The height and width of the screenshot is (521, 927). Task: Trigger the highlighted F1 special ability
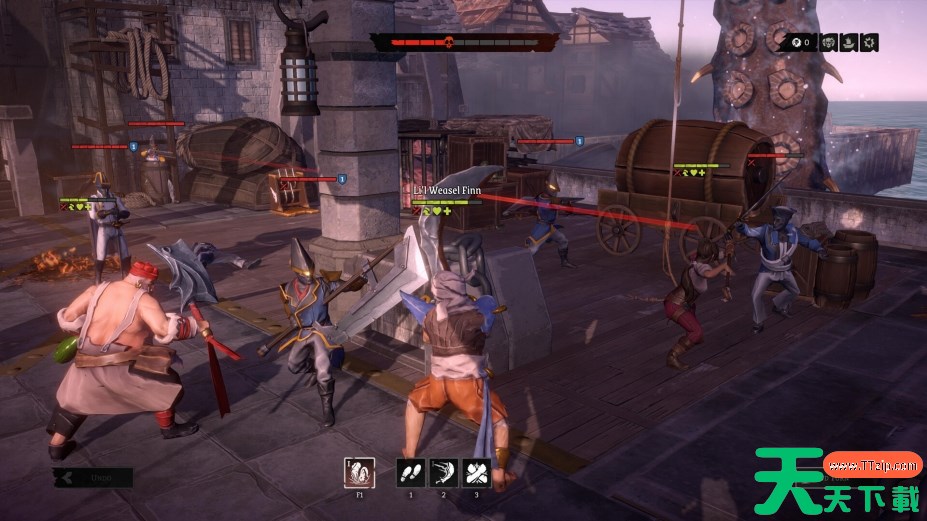[x=359, y=473]
